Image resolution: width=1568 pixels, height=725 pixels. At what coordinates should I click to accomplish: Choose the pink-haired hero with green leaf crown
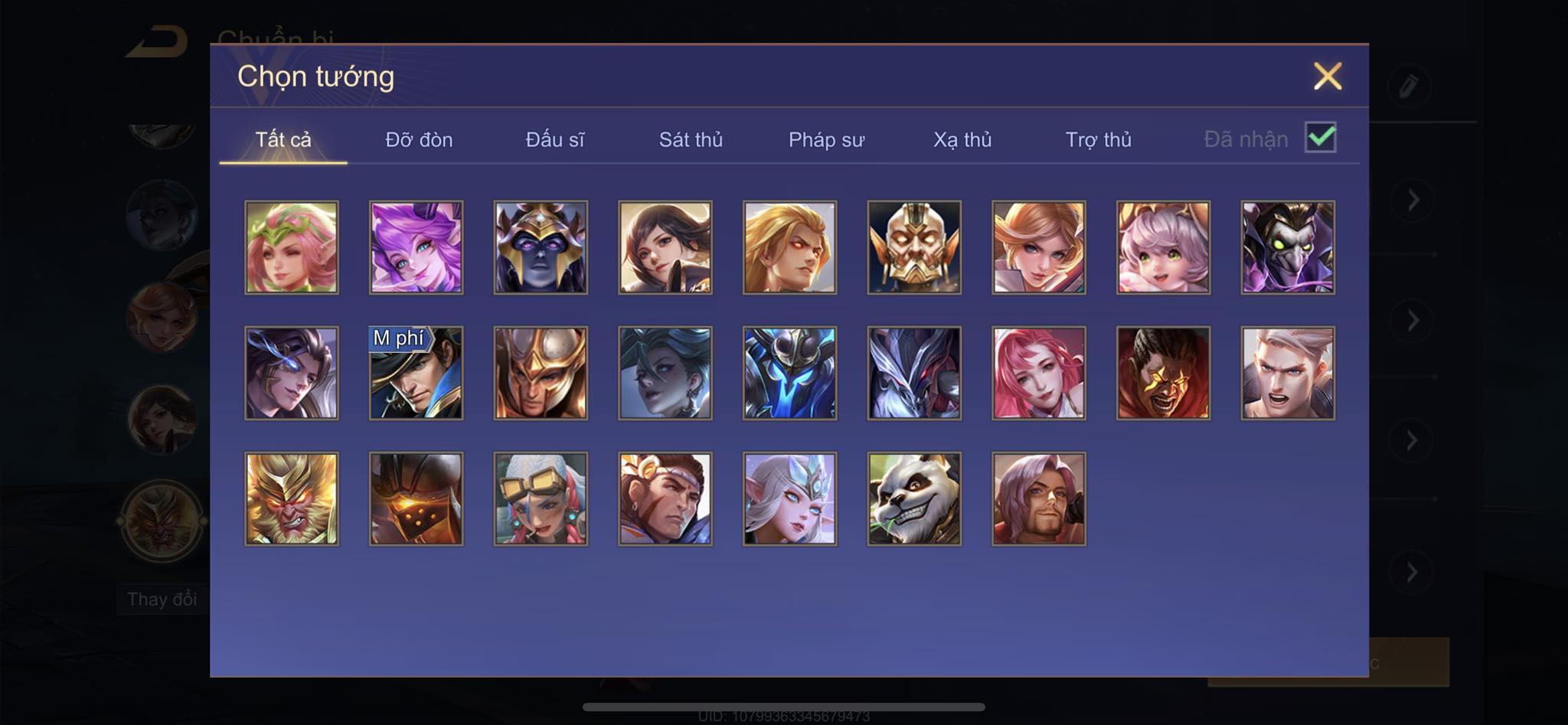(292, 247)
